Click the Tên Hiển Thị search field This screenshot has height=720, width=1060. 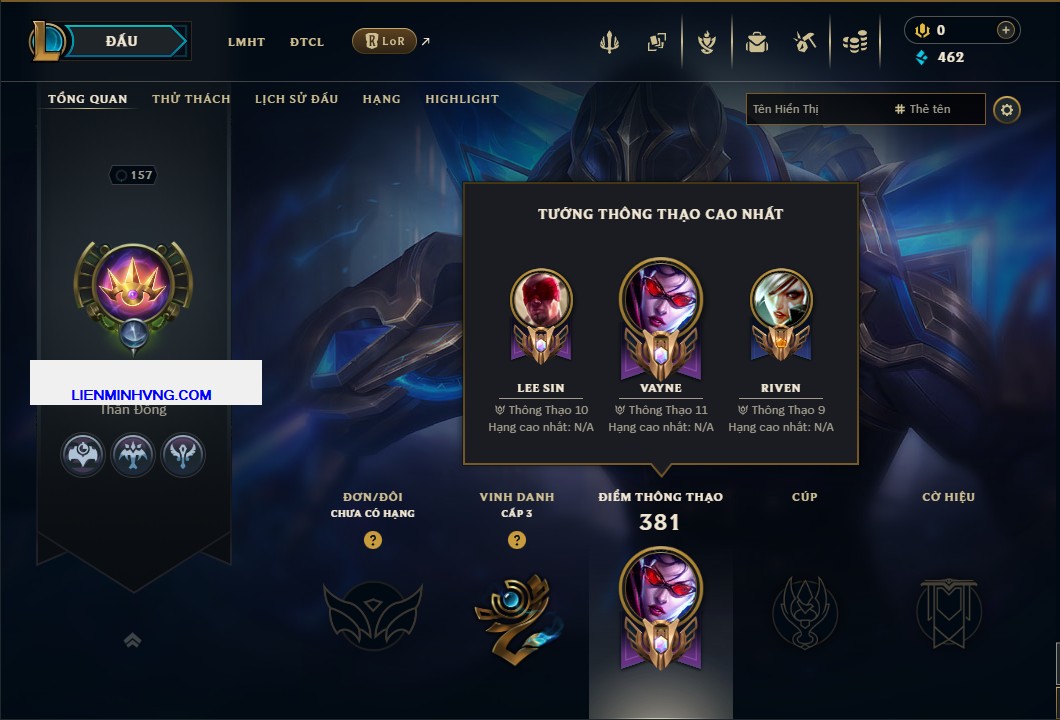pyautogui.click(x=815, y=109)
